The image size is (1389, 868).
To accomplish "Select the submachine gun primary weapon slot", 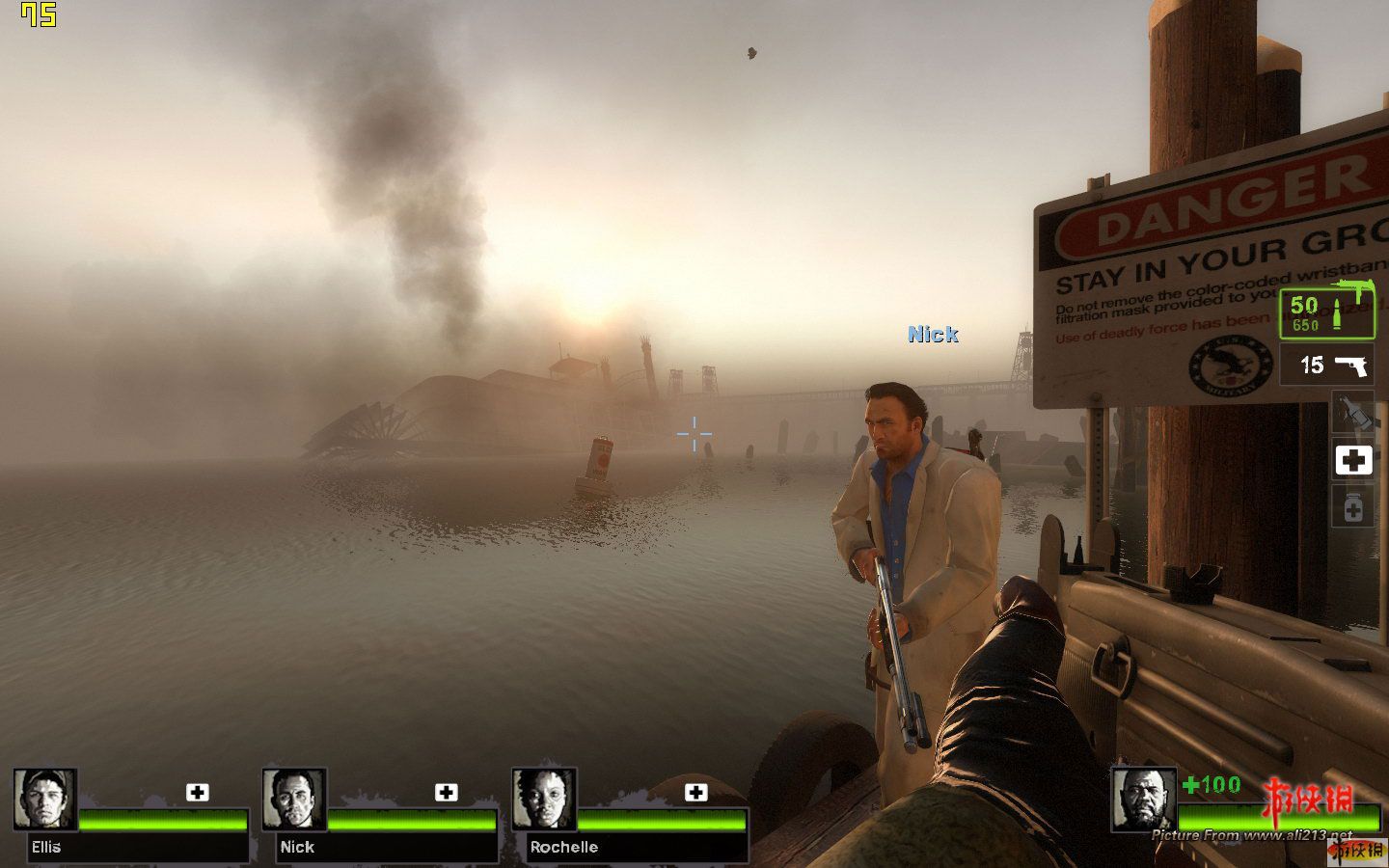I will pos(1326,312).
